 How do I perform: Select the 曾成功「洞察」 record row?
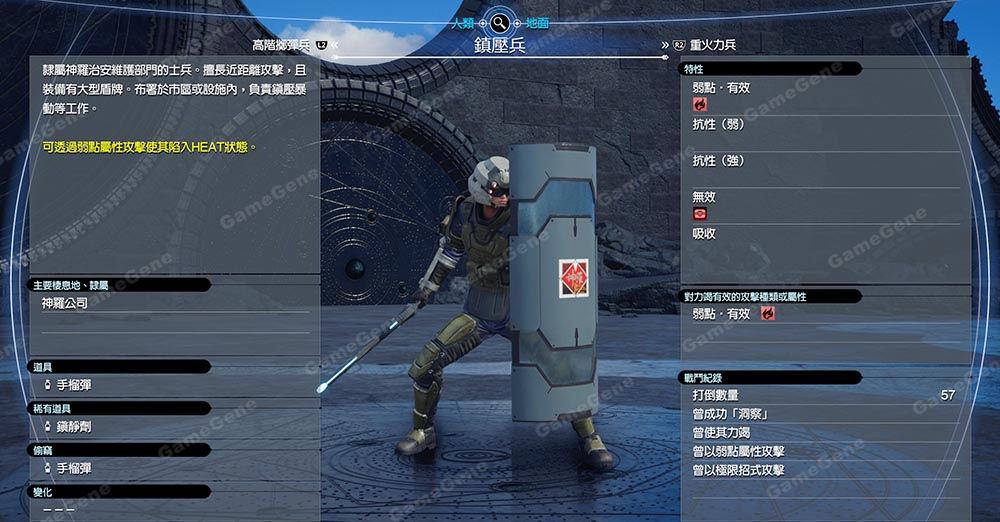pyautogui.click(x=820, y=414)
